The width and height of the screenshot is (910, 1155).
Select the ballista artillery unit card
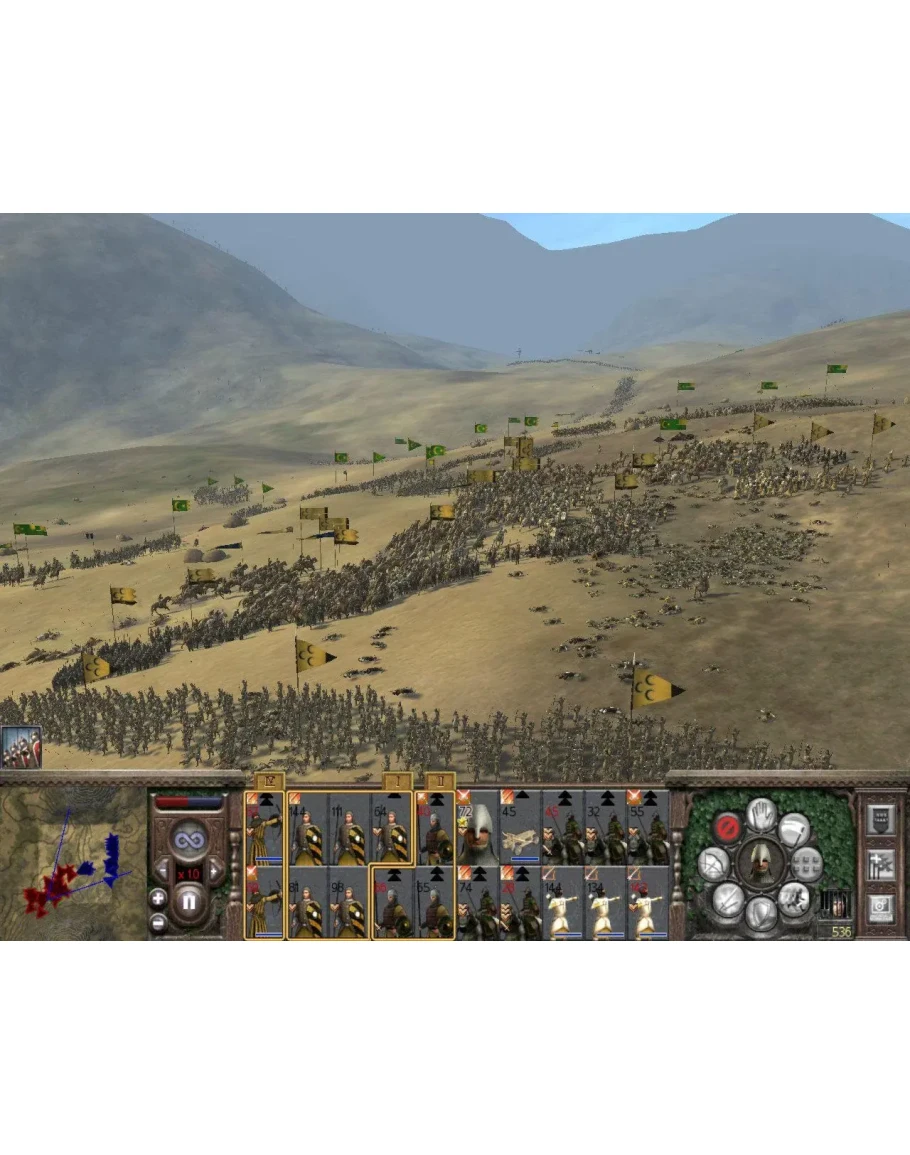point(520,828)
